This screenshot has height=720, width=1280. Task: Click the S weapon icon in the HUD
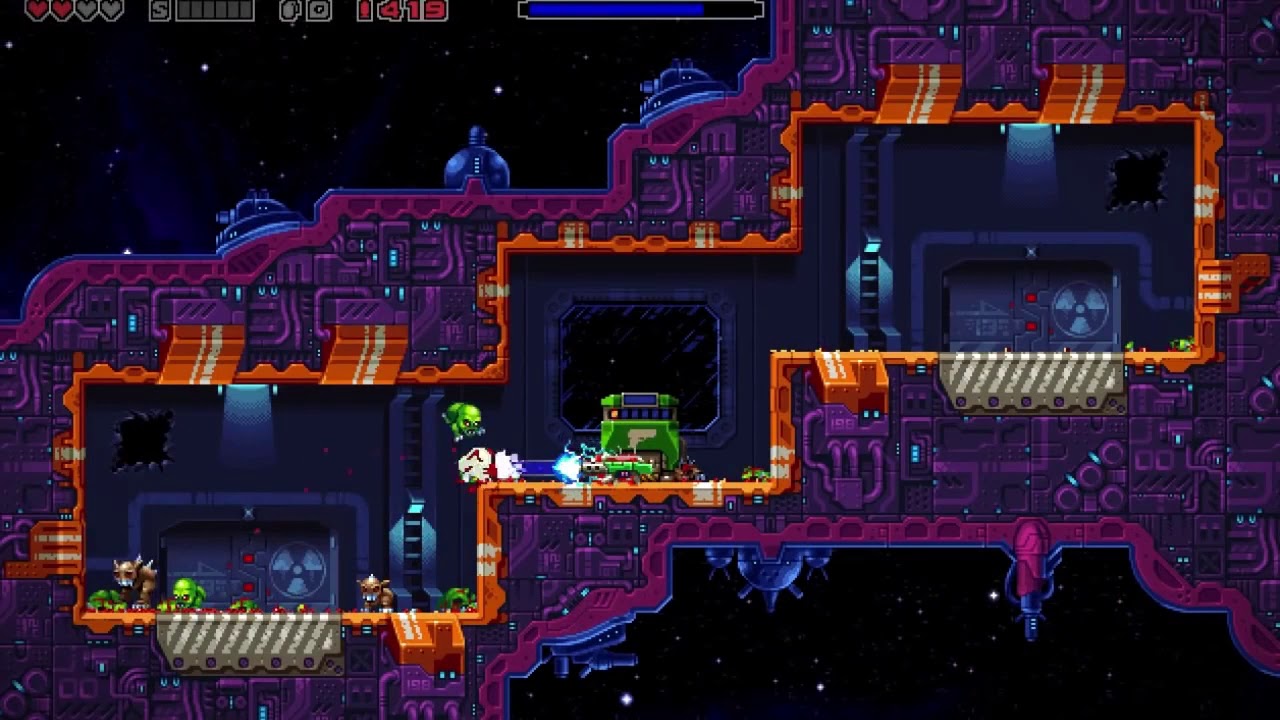tap(158, 12)
